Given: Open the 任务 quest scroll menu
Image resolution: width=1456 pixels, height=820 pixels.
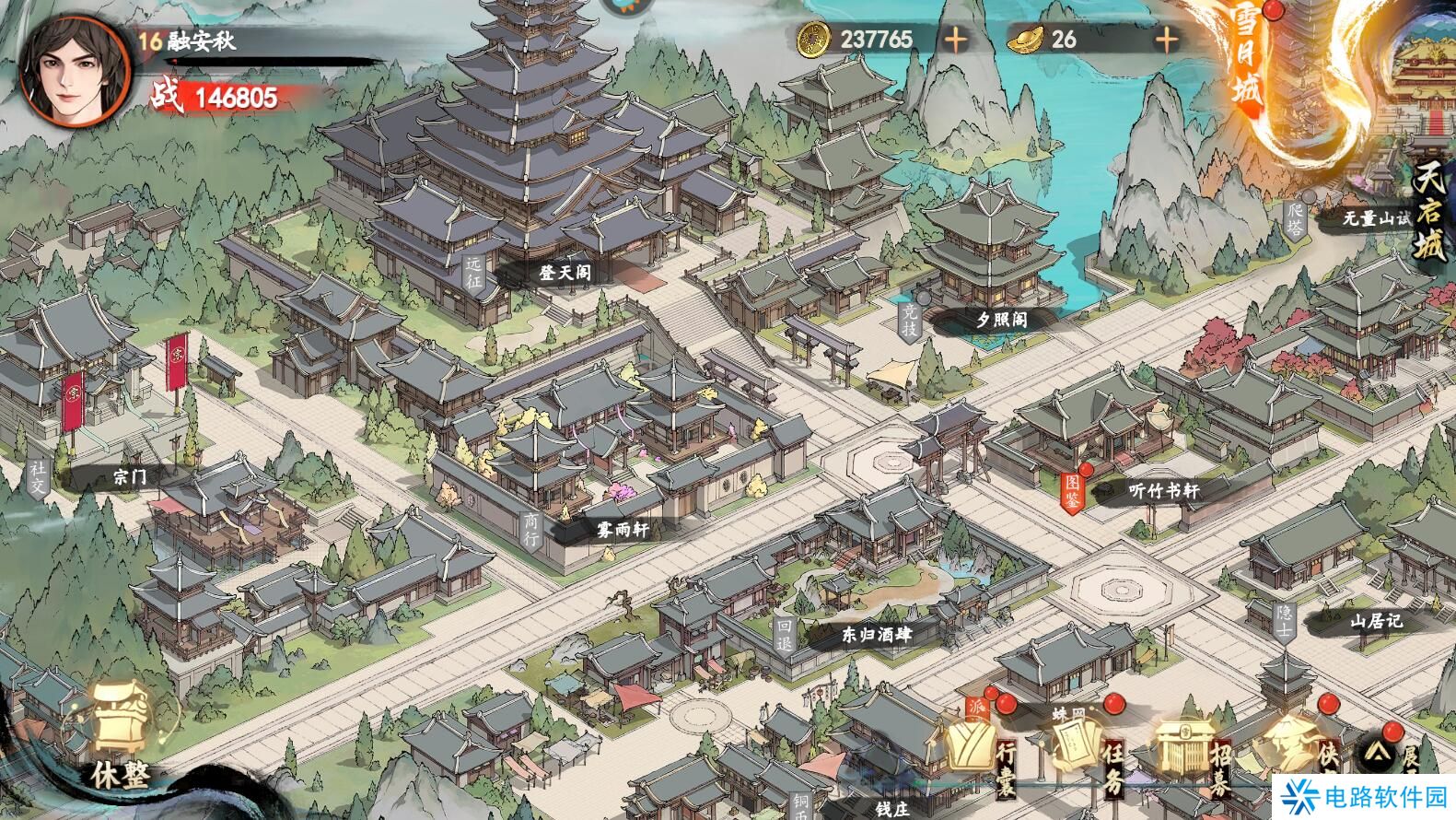Looking at the screenshot, I should pyautogui.click(x=1085, y=748).
